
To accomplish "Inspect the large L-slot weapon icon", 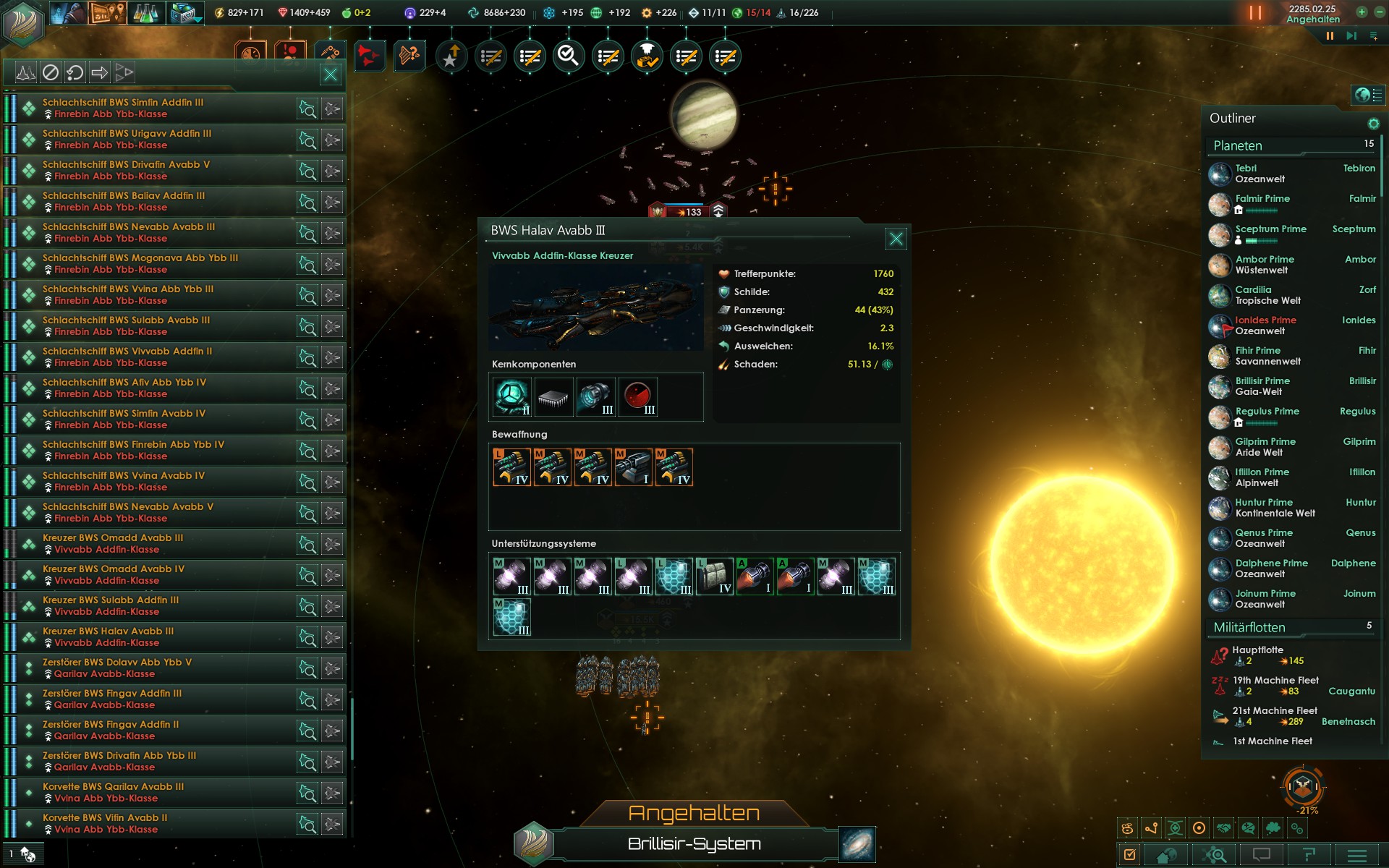I will point(511,467).
